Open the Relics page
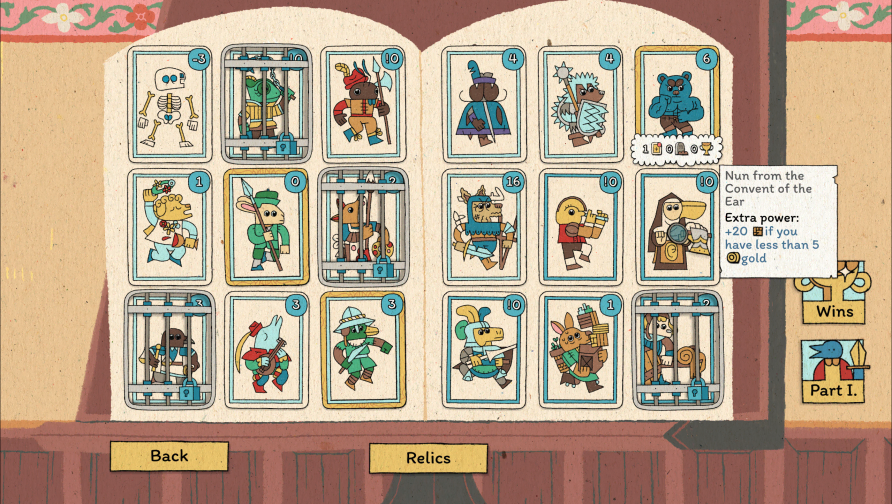 (428, 458)
